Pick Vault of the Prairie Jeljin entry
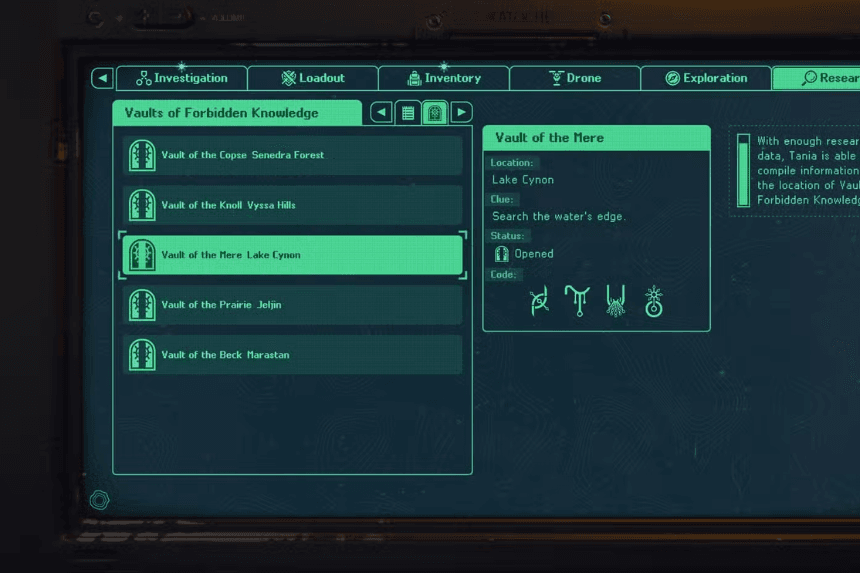 pyautogui.click(x=292, y=305)
